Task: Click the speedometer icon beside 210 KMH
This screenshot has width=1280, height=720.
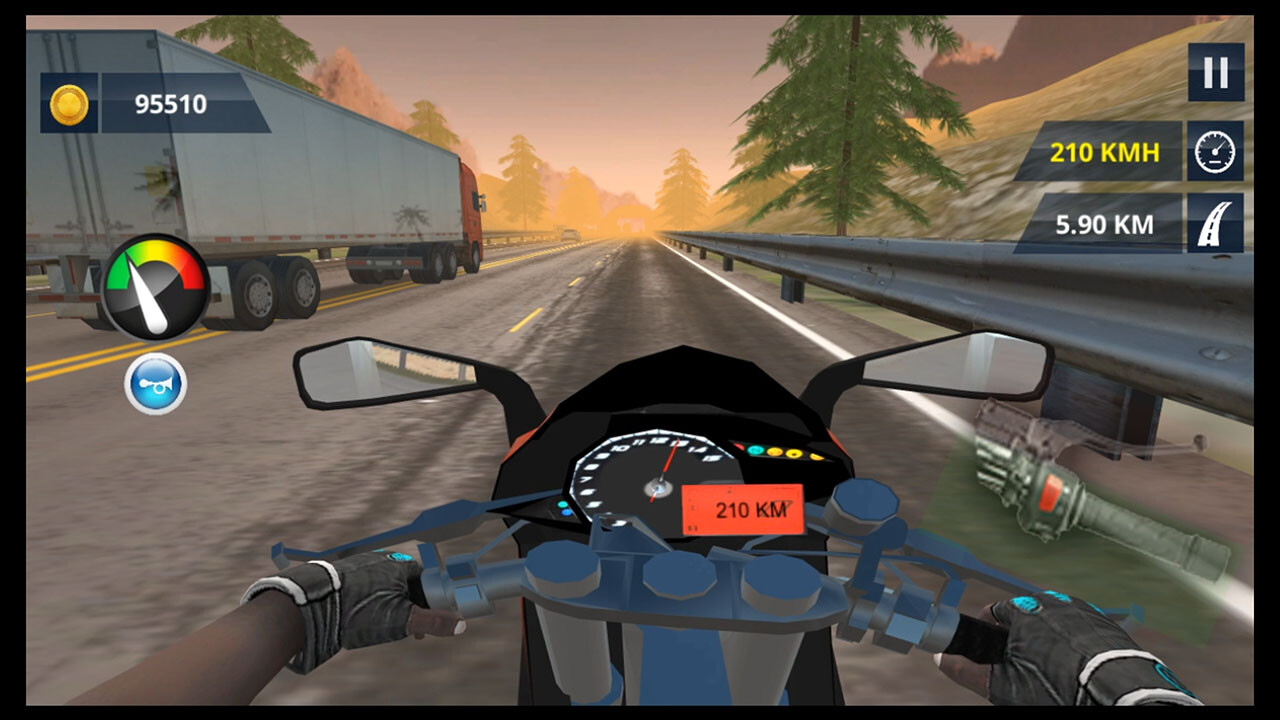Action: (x=1213, y=150)
